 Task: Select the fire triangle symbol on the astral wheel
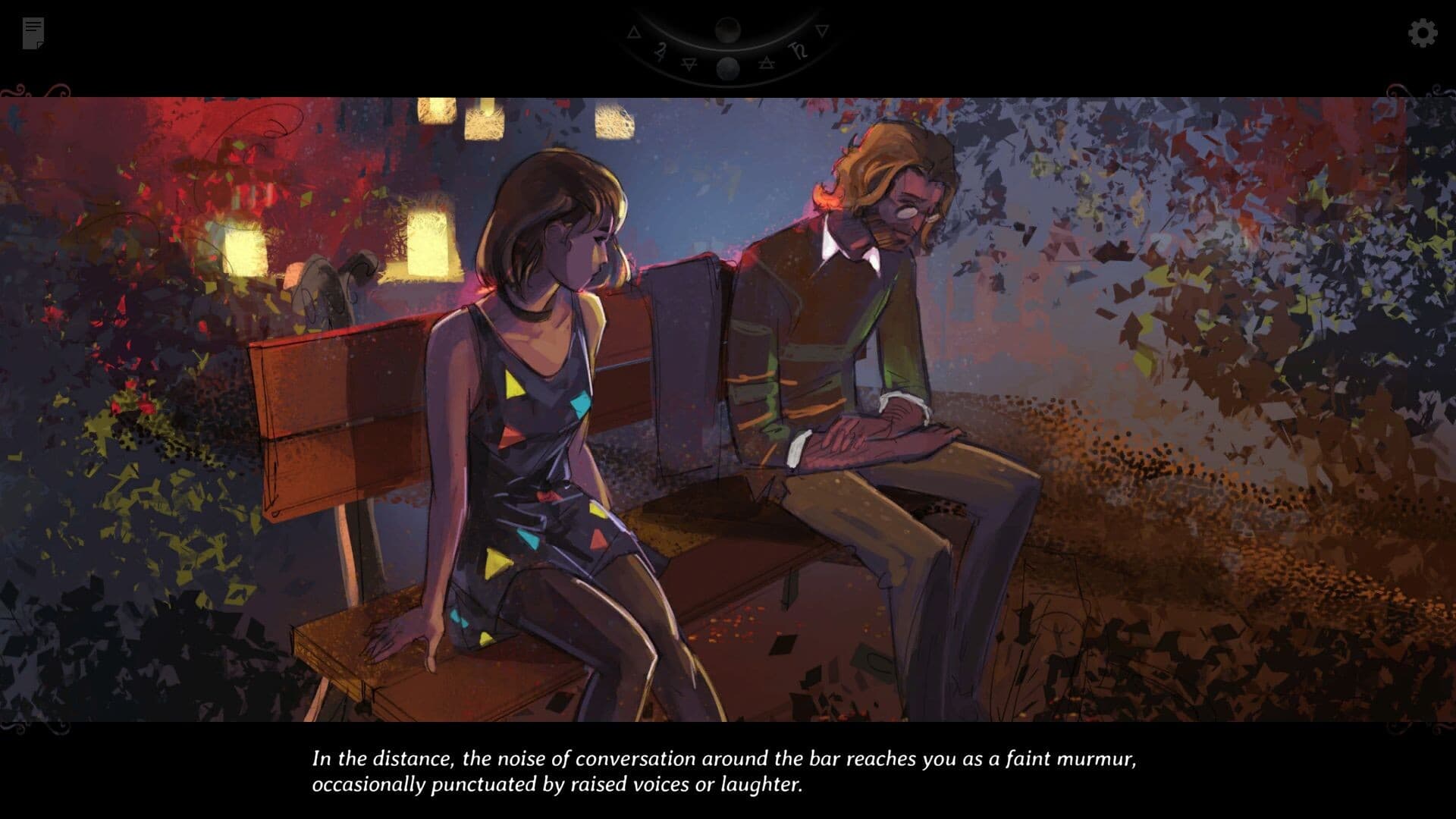click(634, 33)
